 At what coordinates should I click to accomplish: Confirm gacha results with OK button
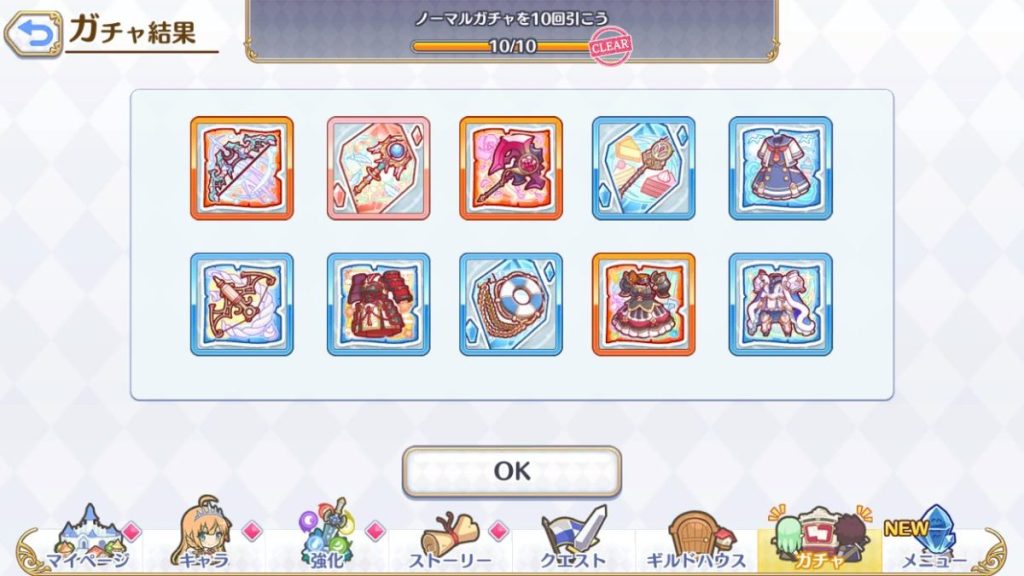[x=511, y=471]
